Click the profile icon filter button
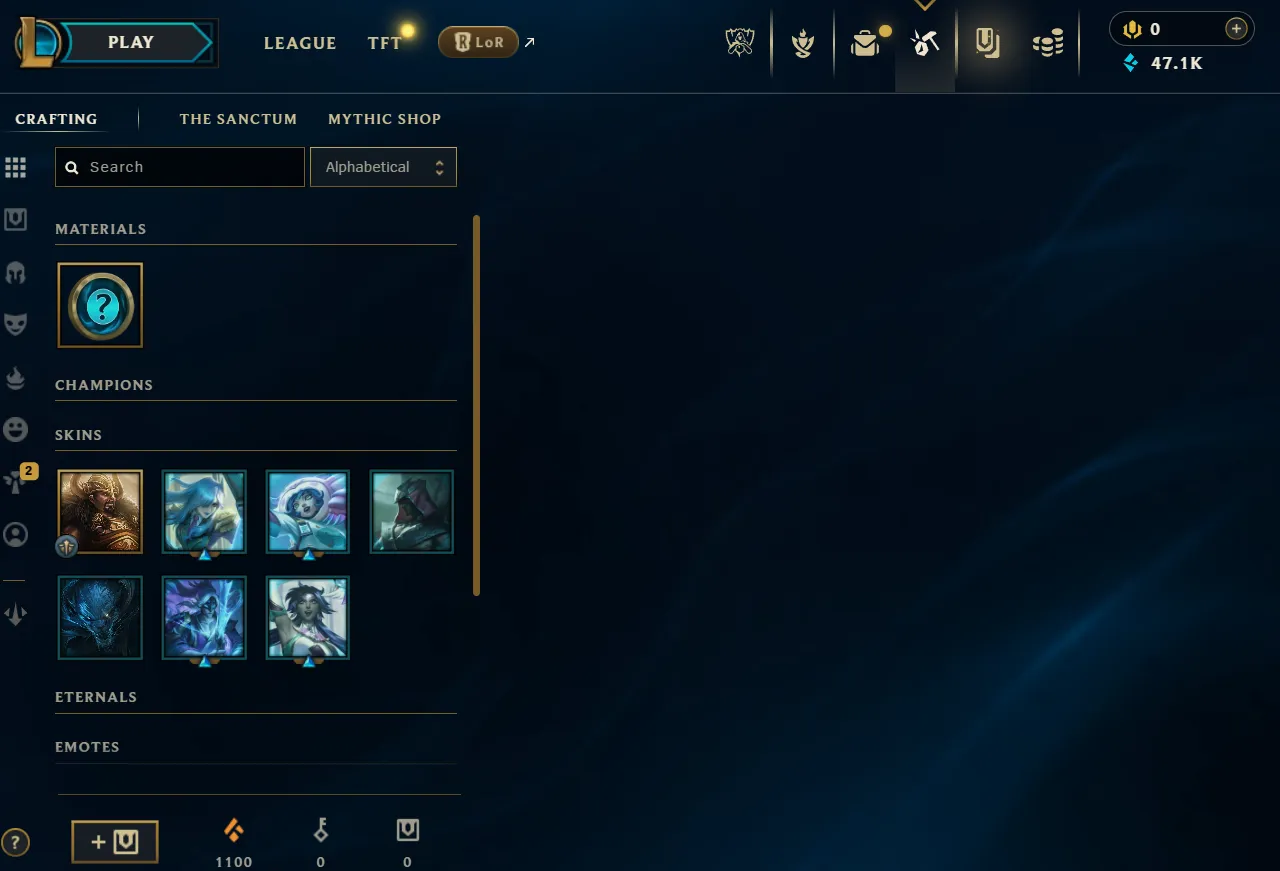This screenshot has height=871, width=1280. [16, 534]
